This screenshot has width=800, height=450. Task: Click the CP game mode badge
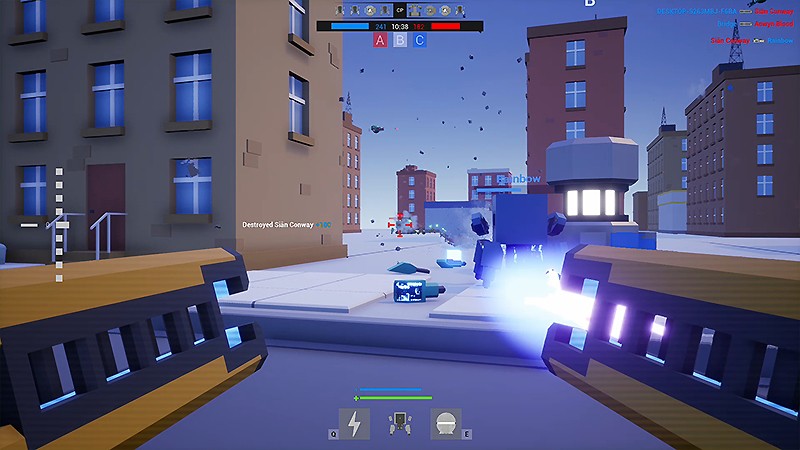tap(400, 11)
